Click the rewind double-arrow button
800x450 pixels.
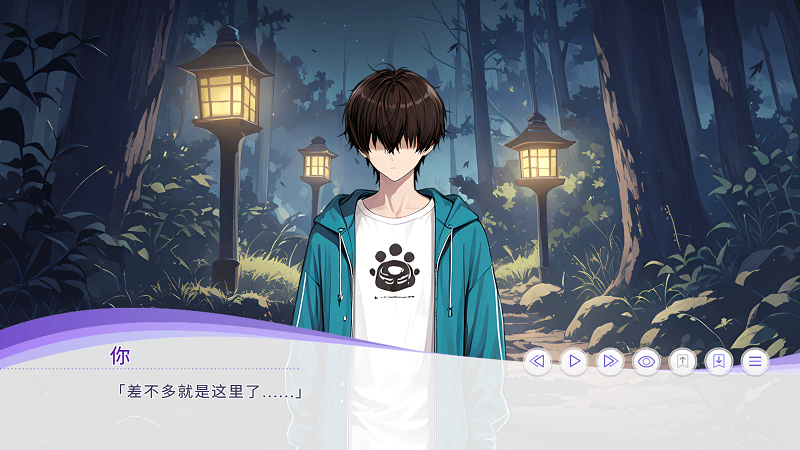click(538, 361)
